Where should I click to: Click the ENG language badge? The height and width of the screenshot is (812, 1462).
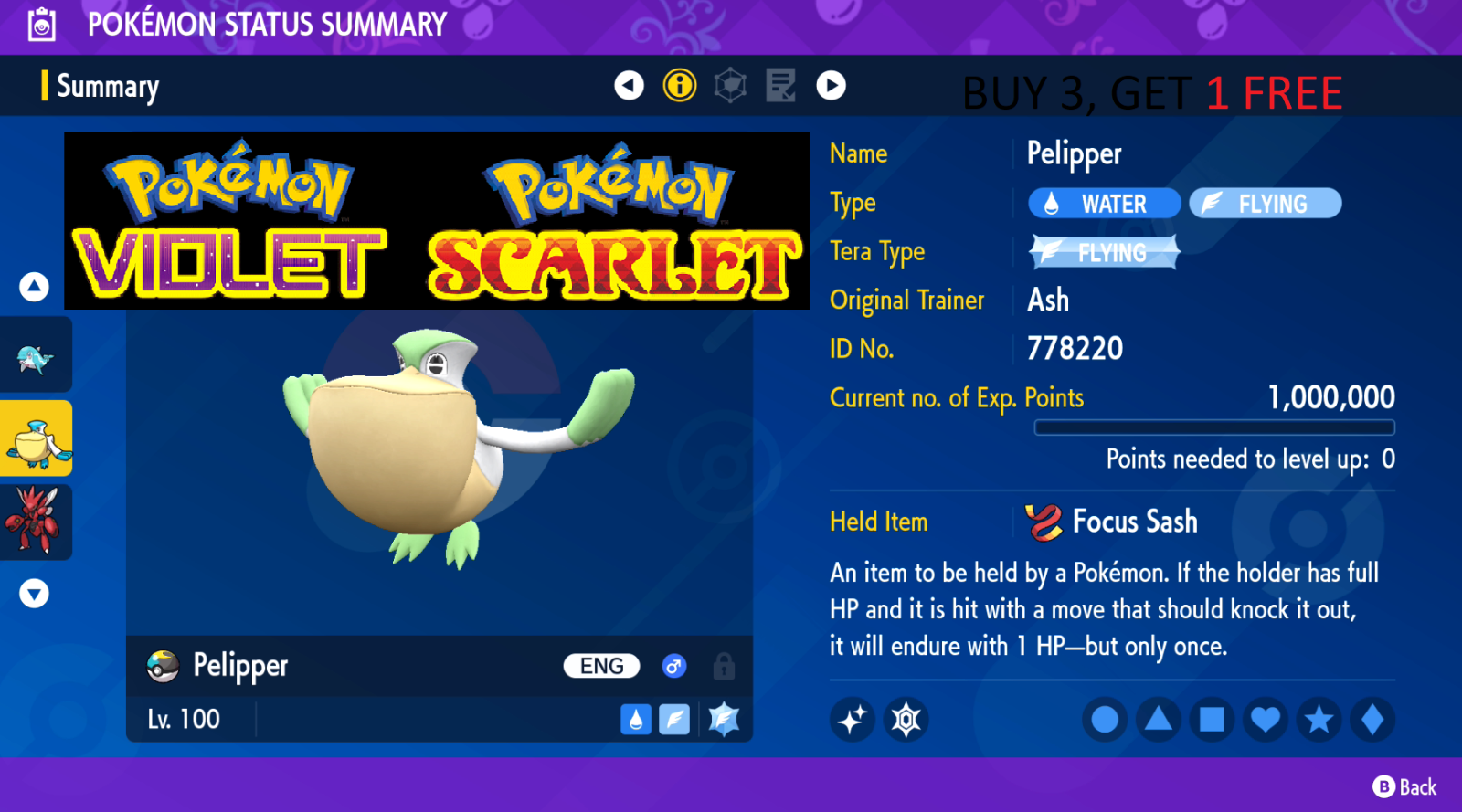tap(600, 666)
